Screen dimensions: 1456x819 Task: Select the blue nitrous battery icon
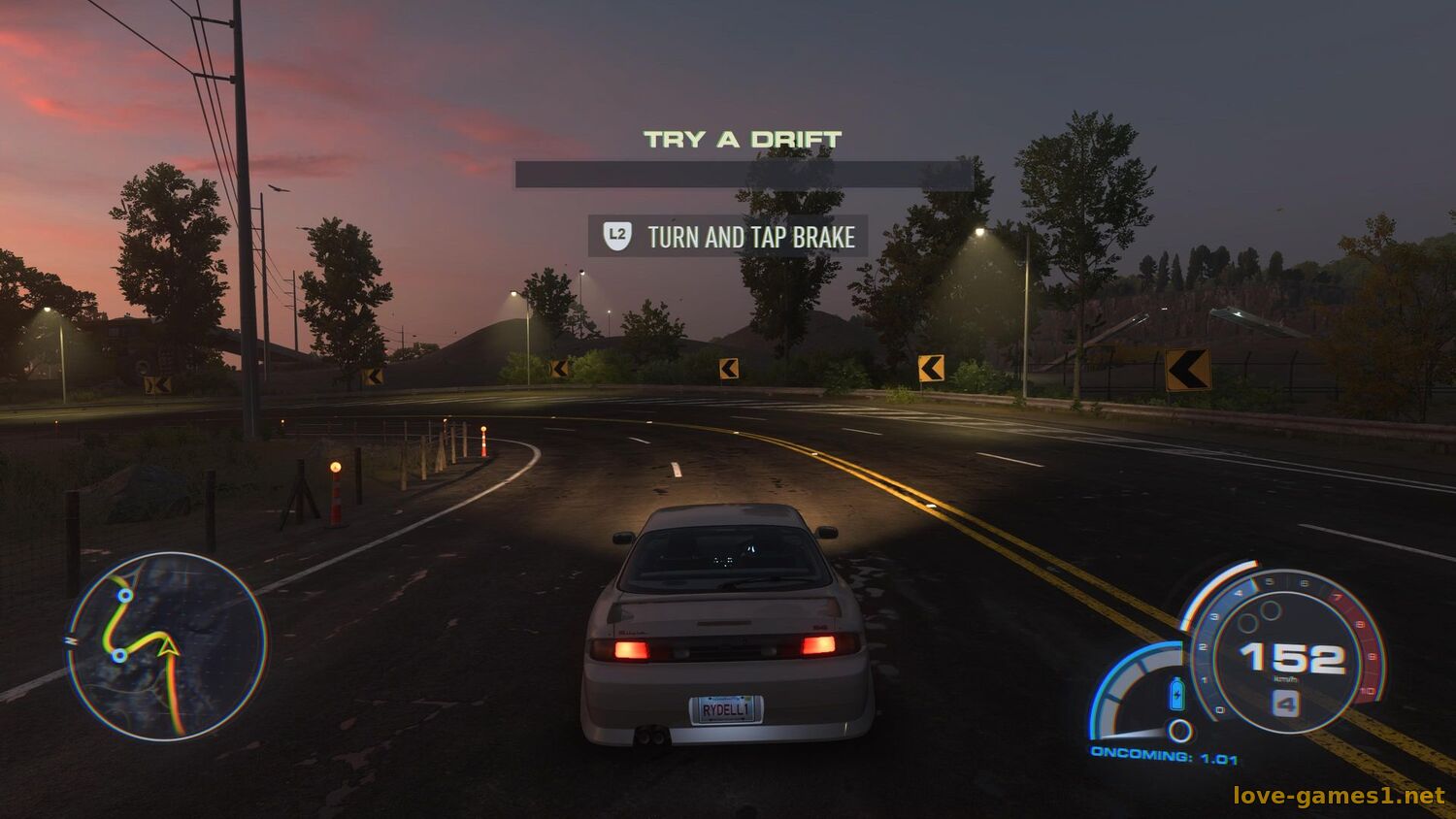(1176, 693)
